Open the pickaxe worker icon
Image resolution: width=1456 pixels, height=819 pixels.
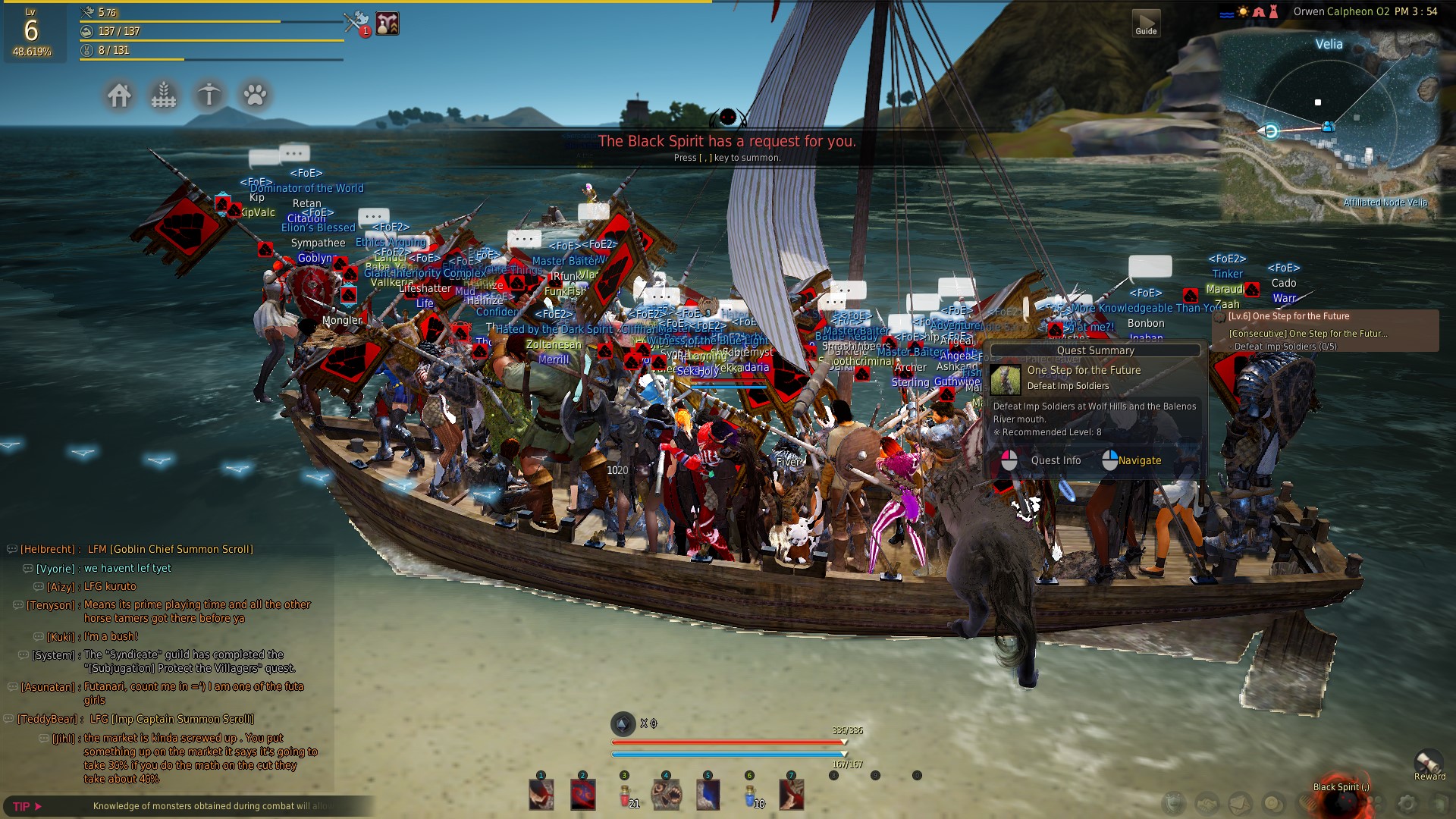pos(209,96)
